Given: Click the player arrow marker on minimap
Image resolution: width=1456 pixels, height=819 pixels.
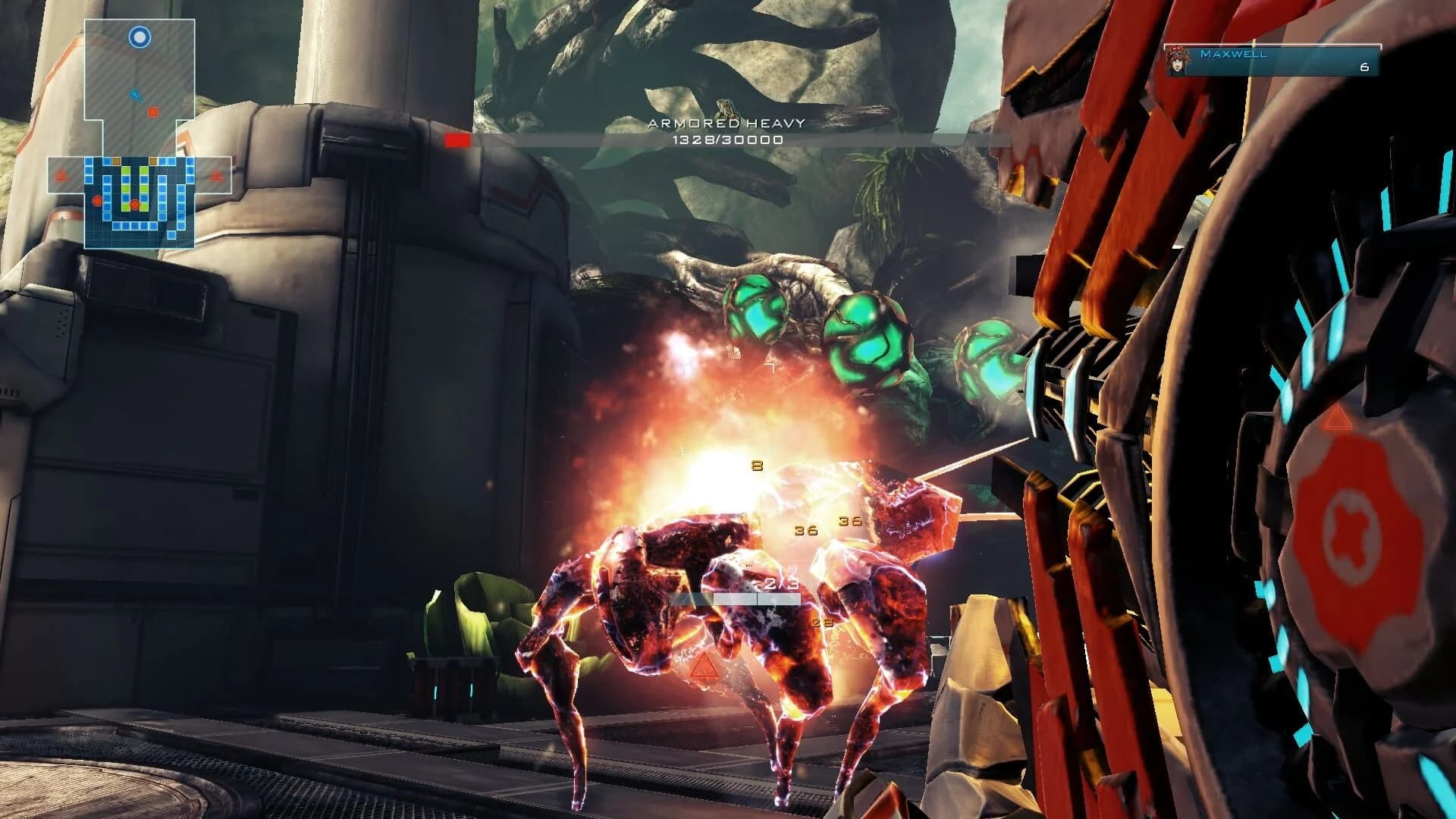Looking at the screenshot, I should click(x=136, y=95).
